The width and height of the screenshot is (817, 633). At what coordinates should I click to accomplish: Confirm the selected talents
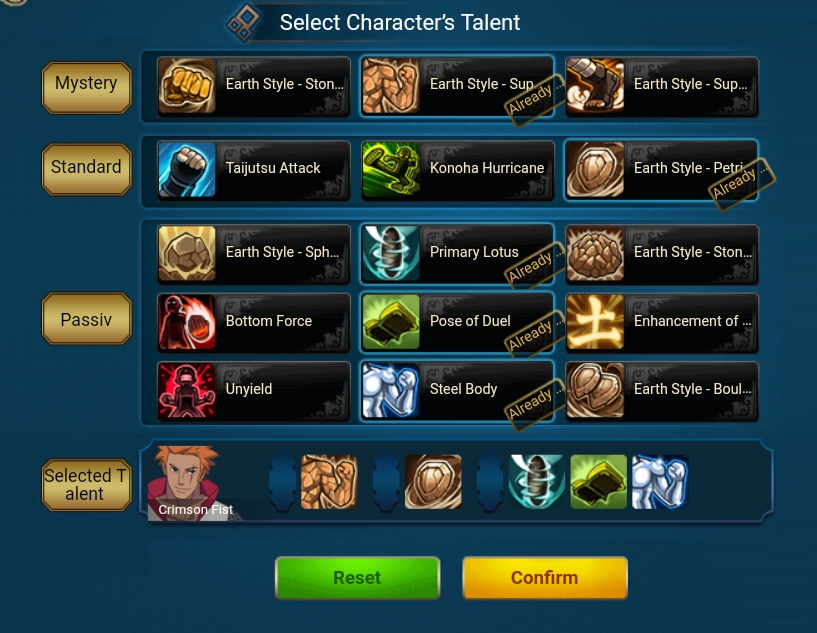(x=544, y=578)
